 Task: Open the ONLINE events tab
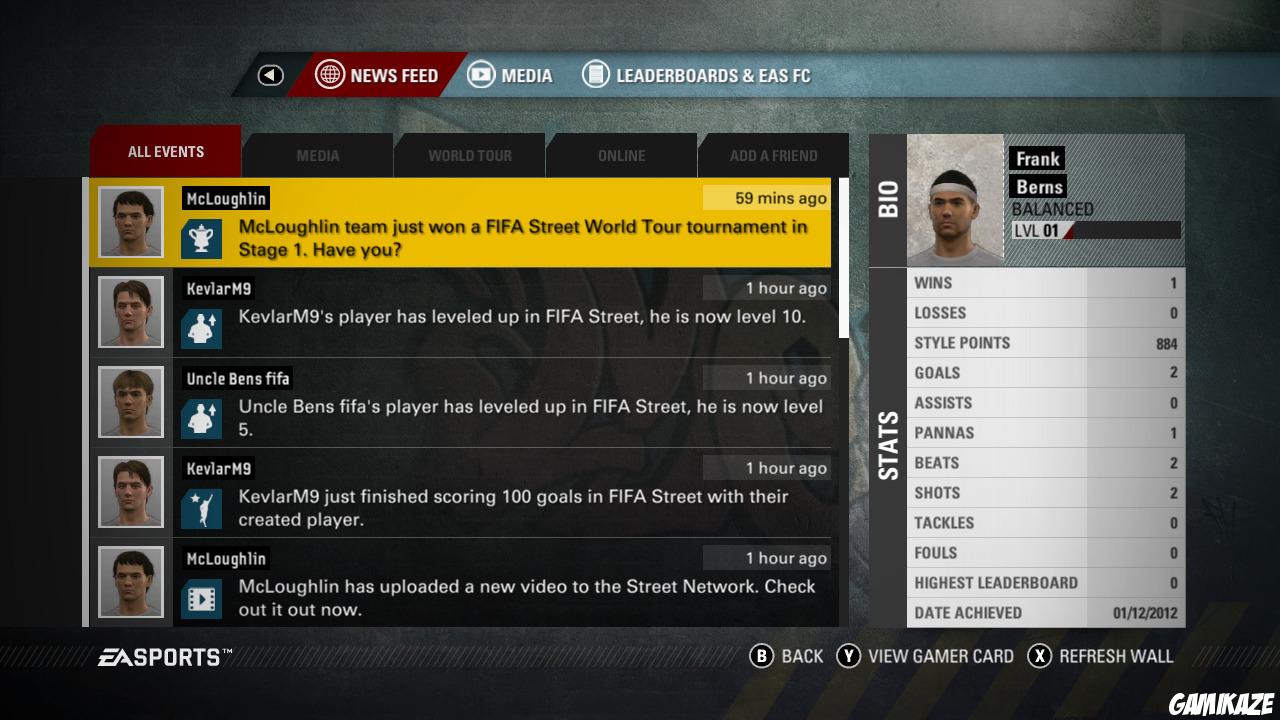[621, 155]
